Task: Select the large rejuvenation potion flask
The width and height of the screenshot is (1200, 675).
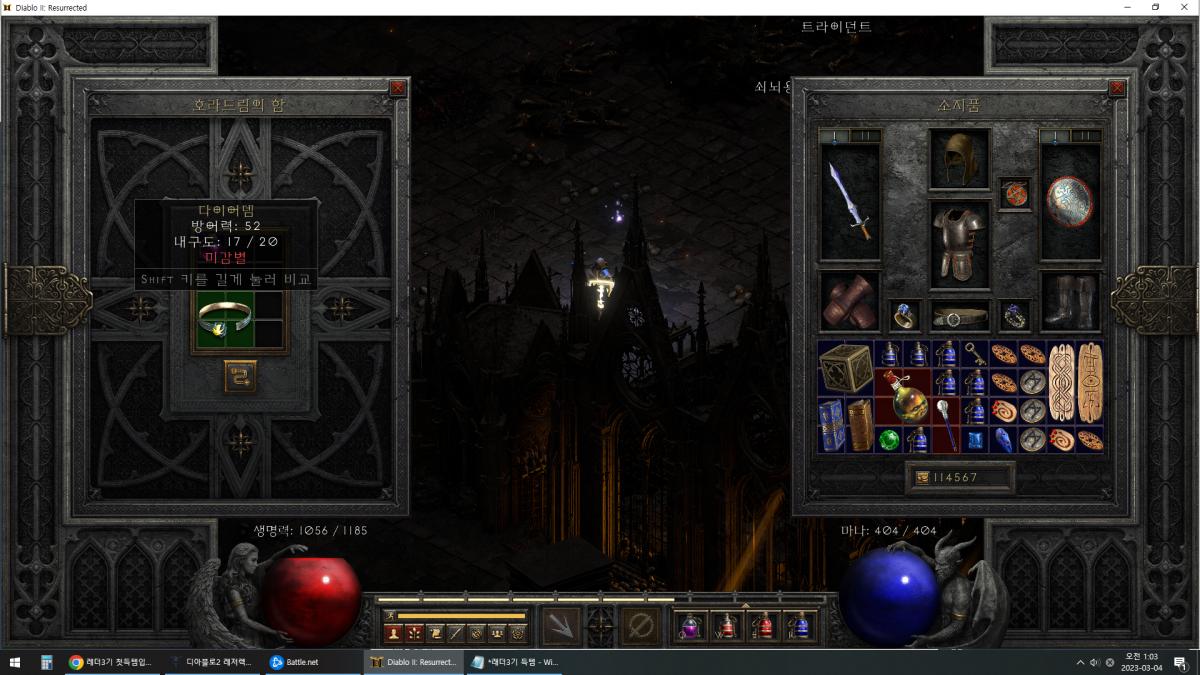Action: point(903,395)
